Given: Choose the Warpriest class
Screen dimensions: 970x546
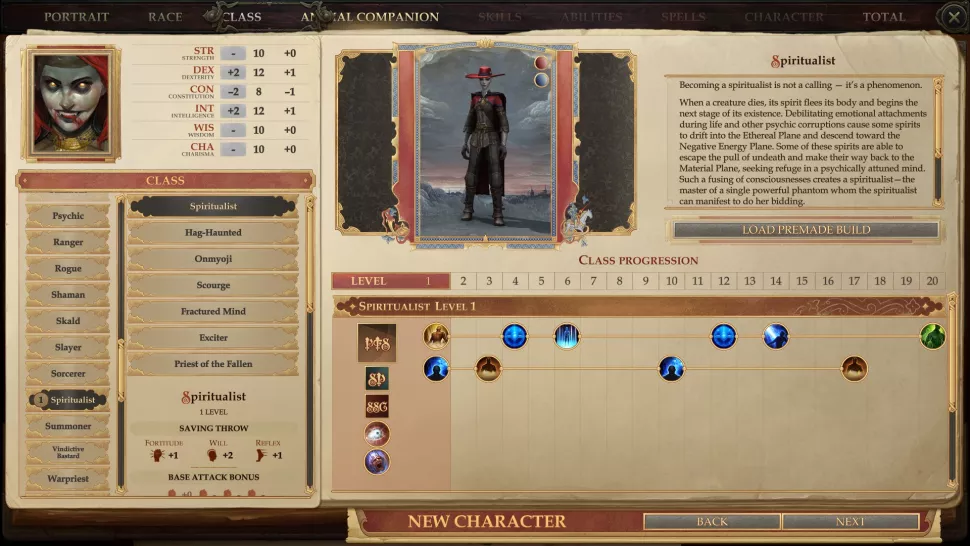Looking at the screenshot, I should [68, 479].
